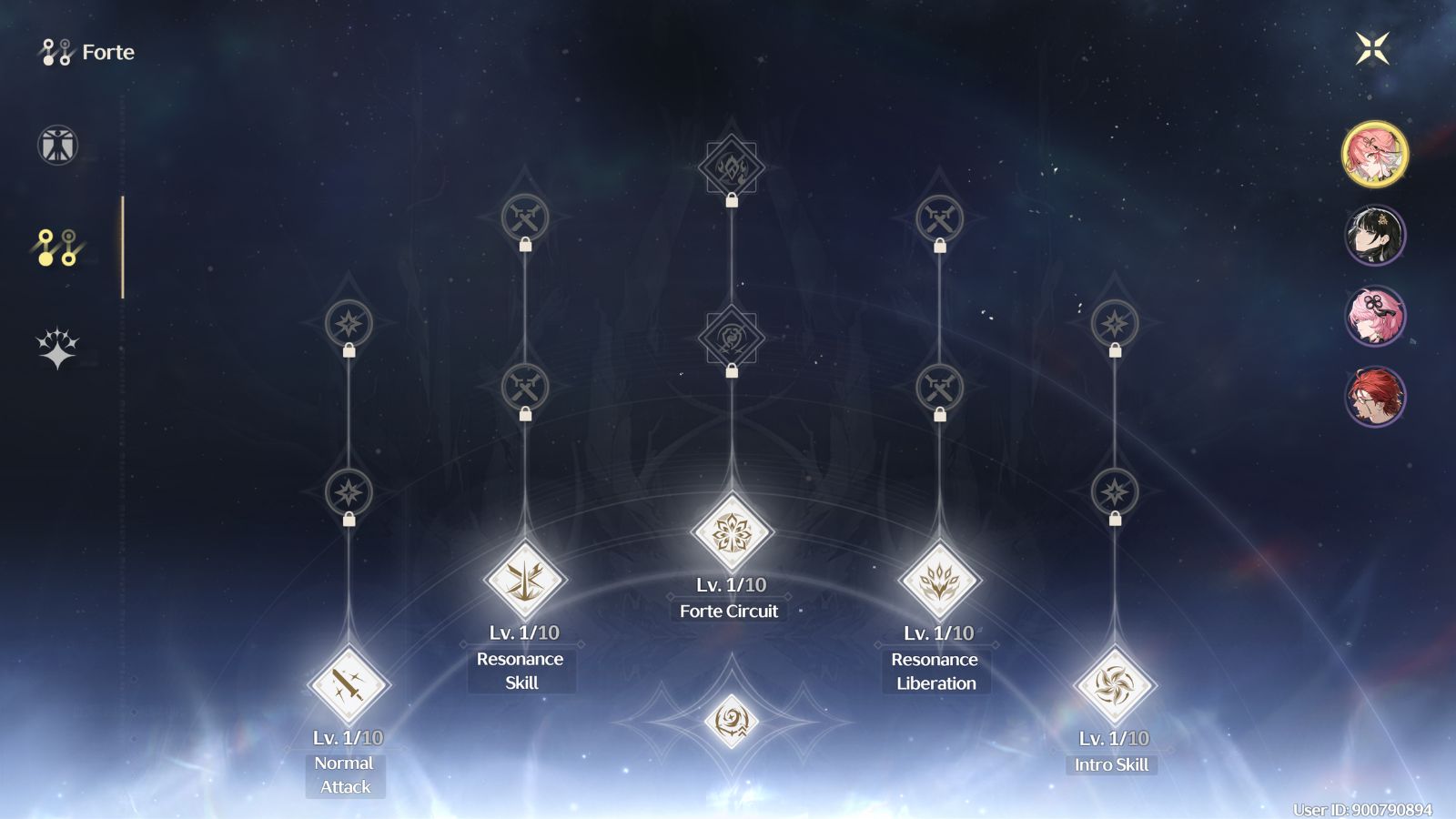
Task: Open the Resonance Skill node
Action: pyautogui.click(x=526, y=580)
